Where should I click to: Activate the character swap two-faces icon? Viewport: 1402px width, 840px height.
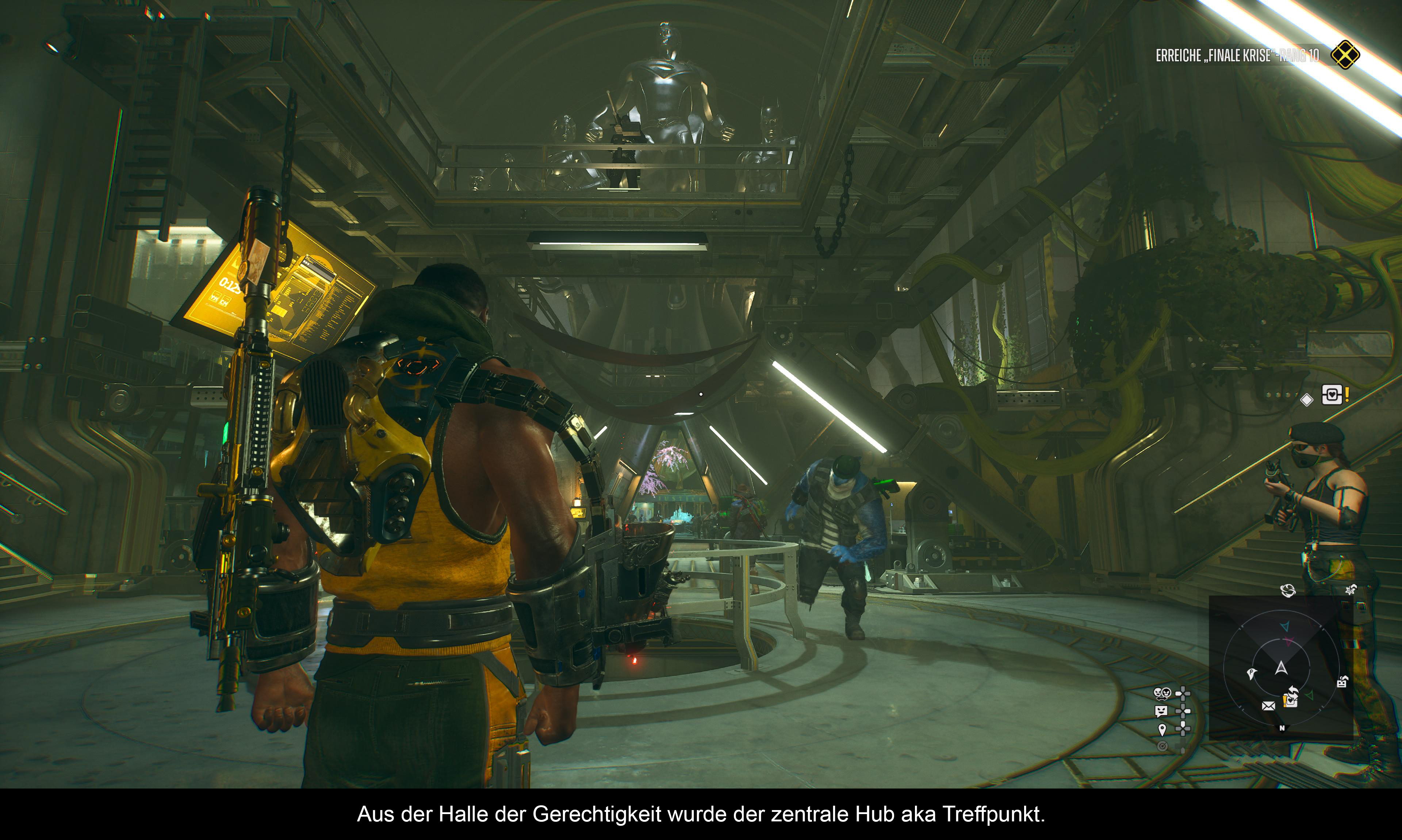tap(1162, 693)
